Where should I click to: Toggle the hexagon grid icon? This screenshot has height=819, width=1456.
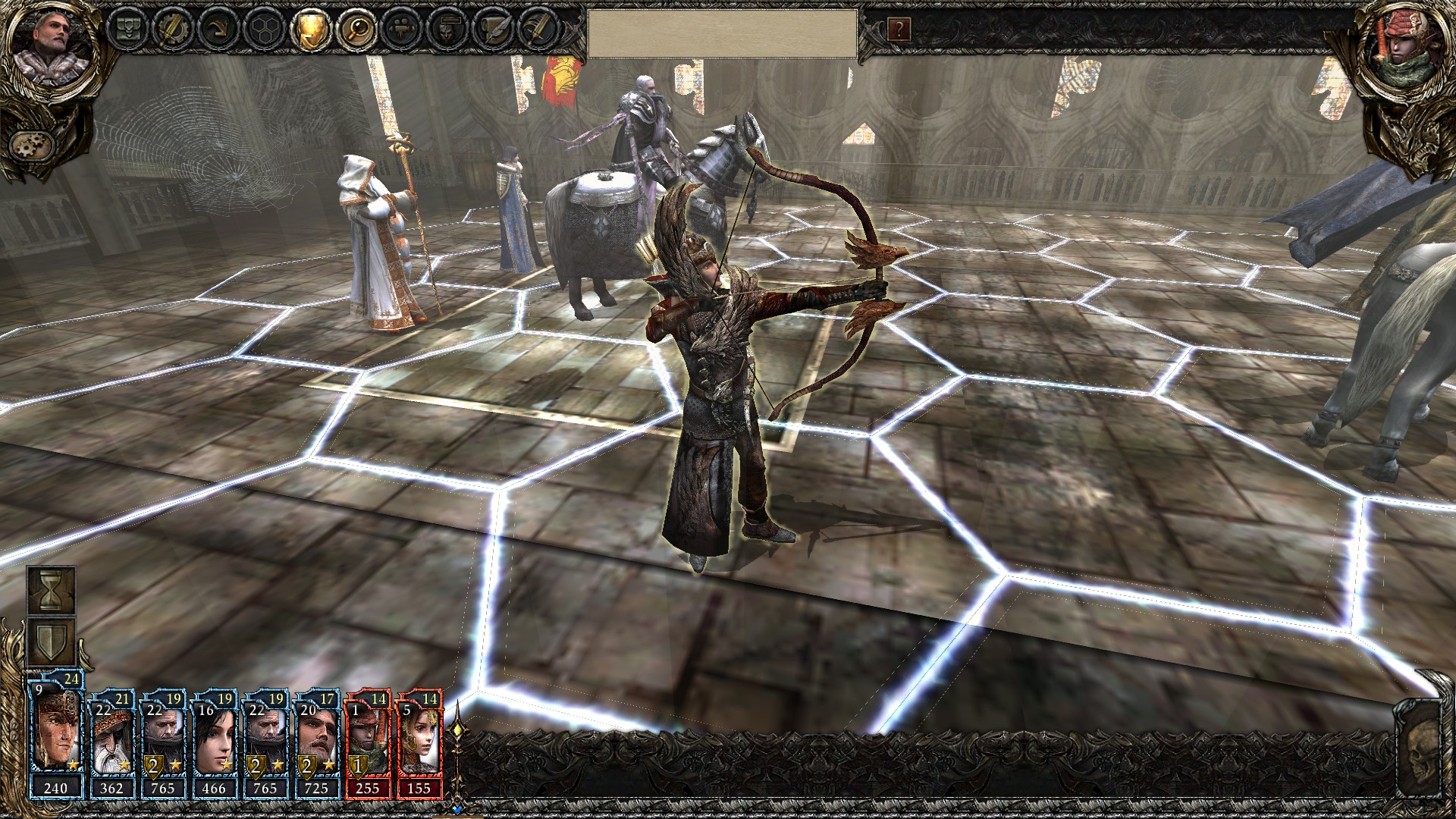click(264, 29)
